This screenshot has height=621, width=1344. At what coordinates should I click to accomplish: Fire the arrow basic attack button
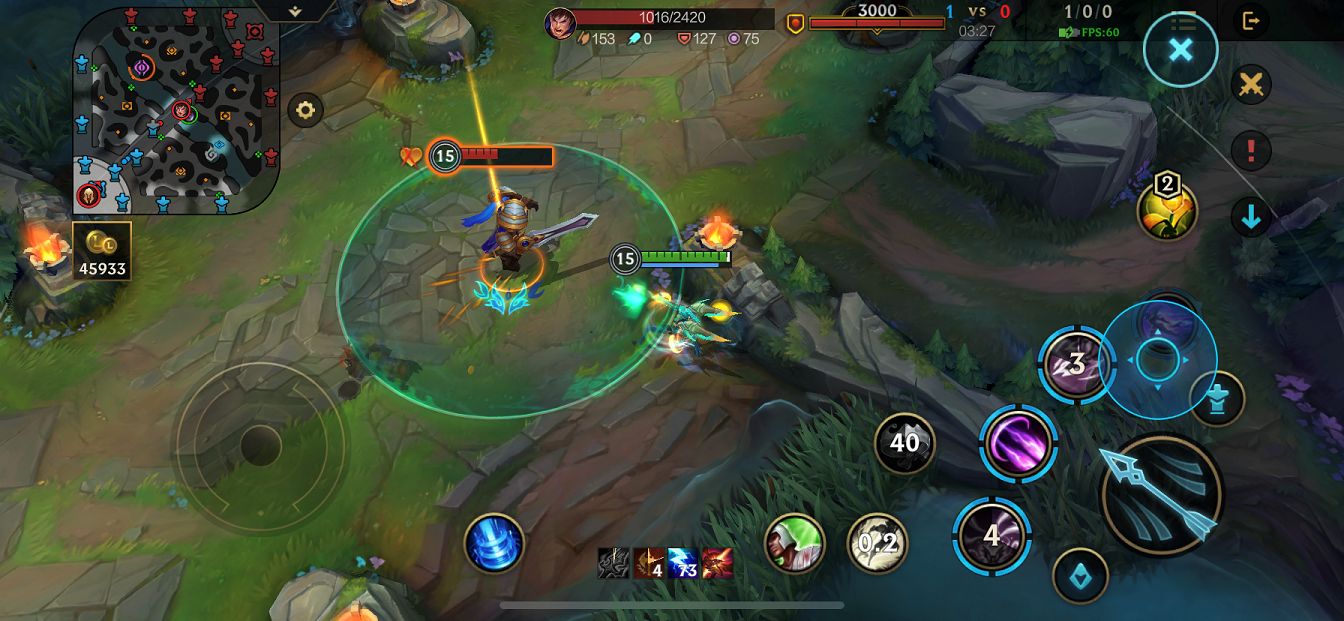click(x=1161, y=494)
